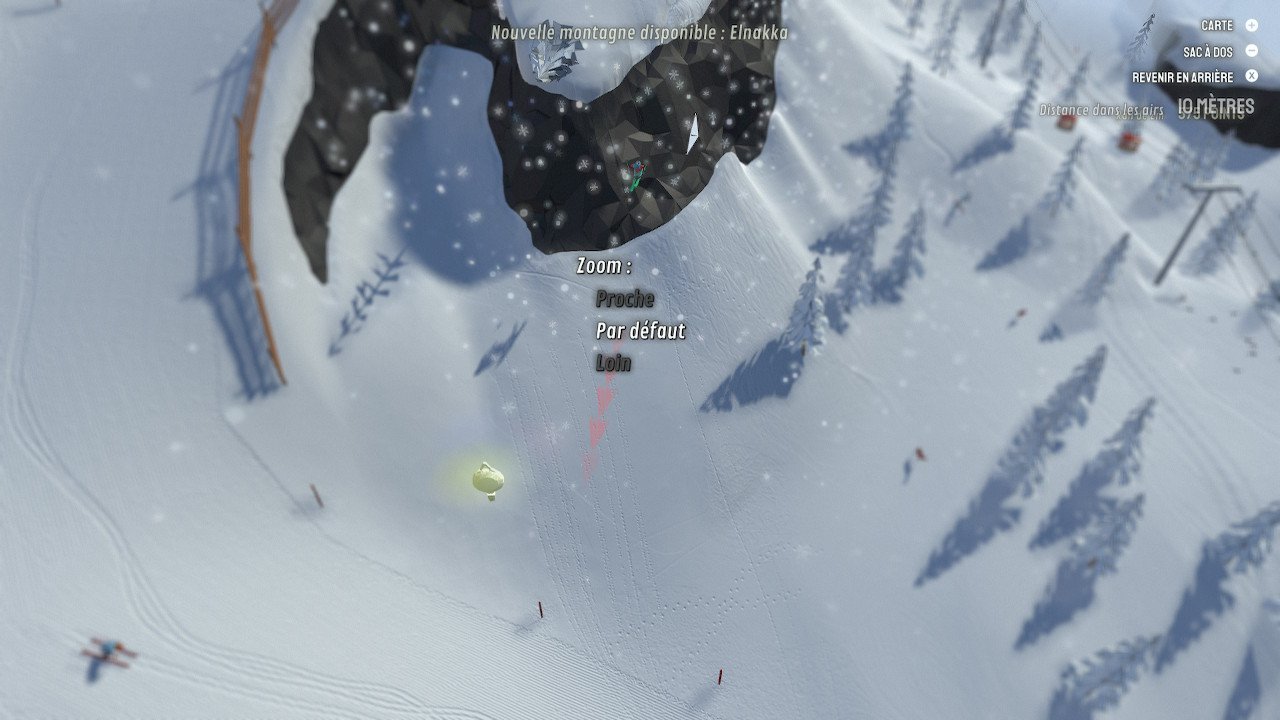Image resolution: width=1280 pixels, height=720 pixels.
Task: Select the Proche zoom option
Action: (625, 299)
